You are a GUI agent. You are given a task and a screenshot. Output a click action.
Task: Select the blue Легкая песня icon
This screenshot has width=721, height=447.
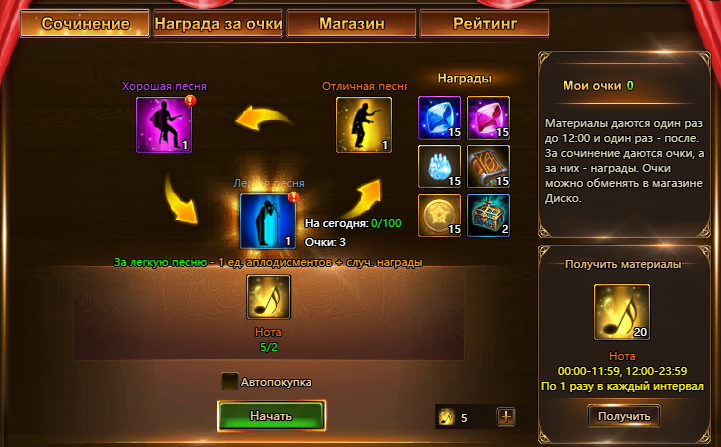(267, 221)
